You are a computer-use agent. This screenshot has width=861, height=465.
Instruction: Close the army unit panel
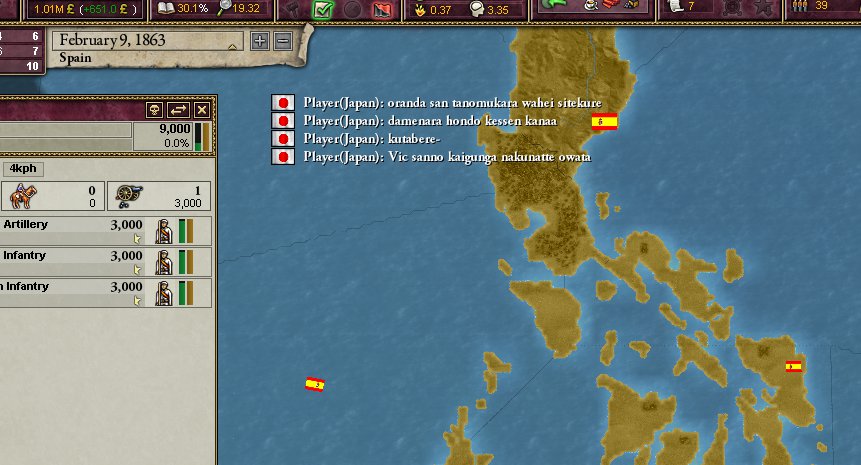click(202, 110)
